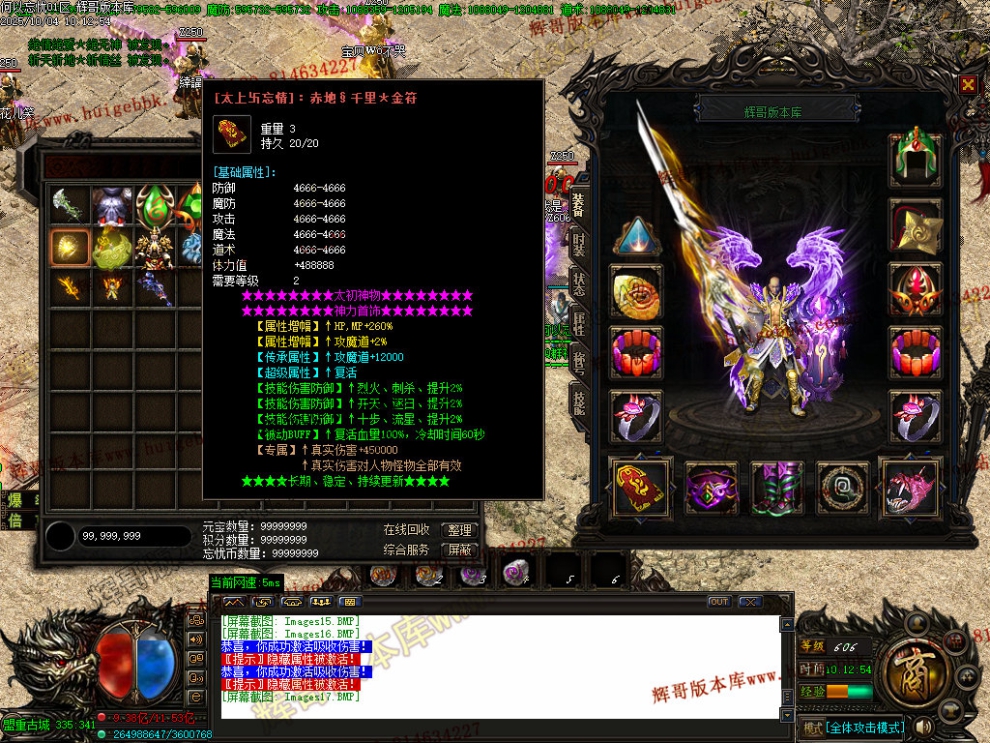Click the 屏蔽 block button
Image resolution: width=990 pixels, height=743 pixels.
[x=459, y=550]
